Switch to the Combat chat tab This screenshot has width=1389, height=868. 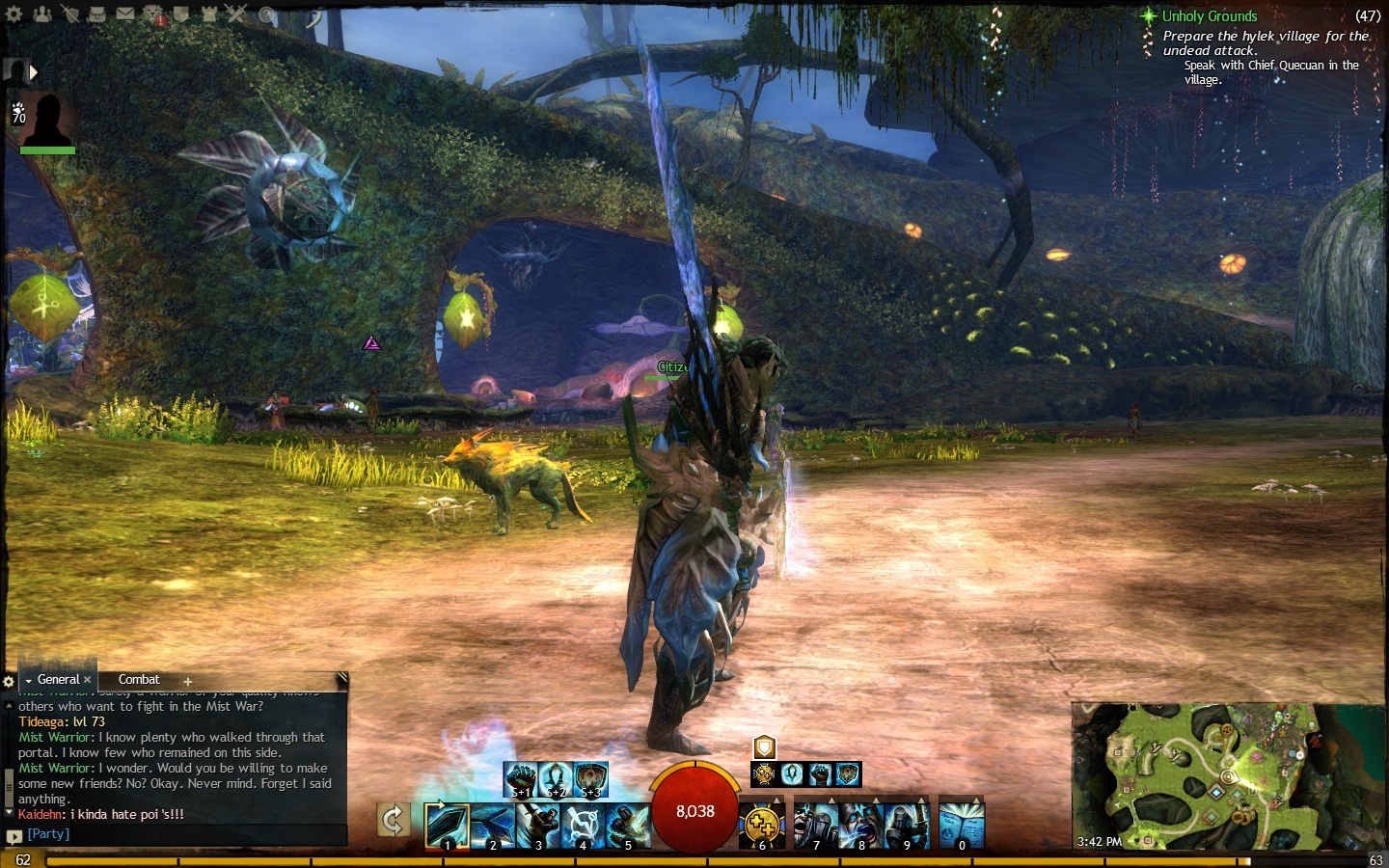pyautogui.click(x=139, y=680)
